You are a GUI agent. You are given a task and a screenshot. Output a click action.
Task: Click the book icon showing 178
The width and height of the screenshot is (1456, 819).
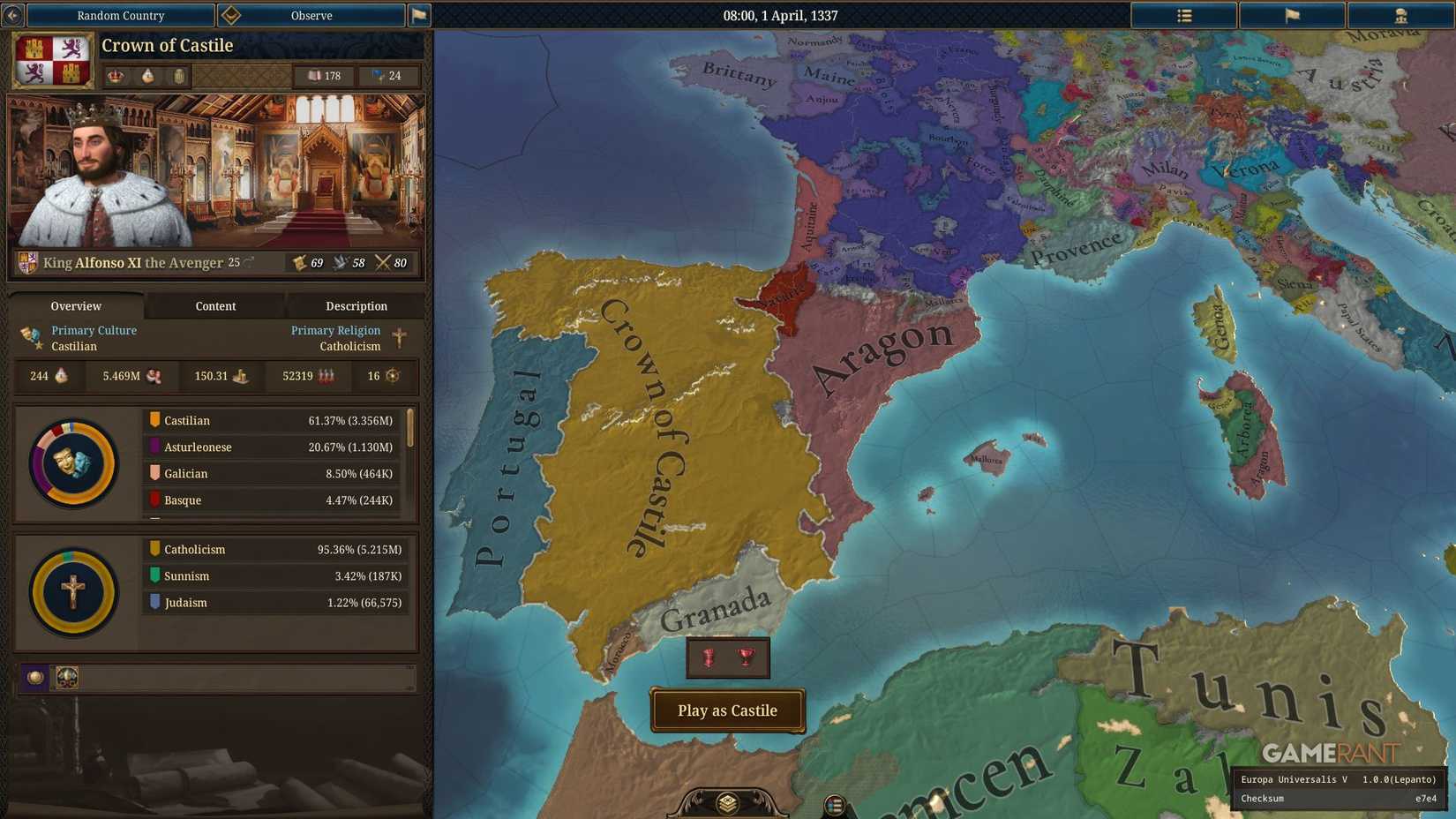click(x=316, y=76)
